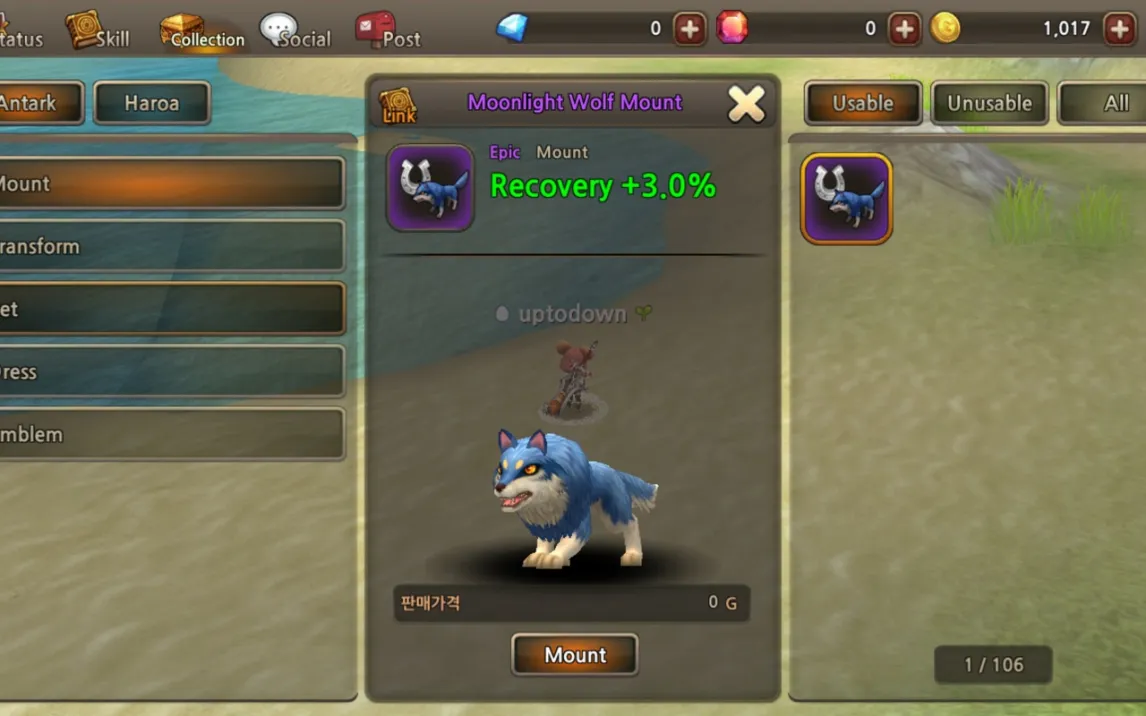
Task: Switch to the Usable filter tab
Action: 862,103
